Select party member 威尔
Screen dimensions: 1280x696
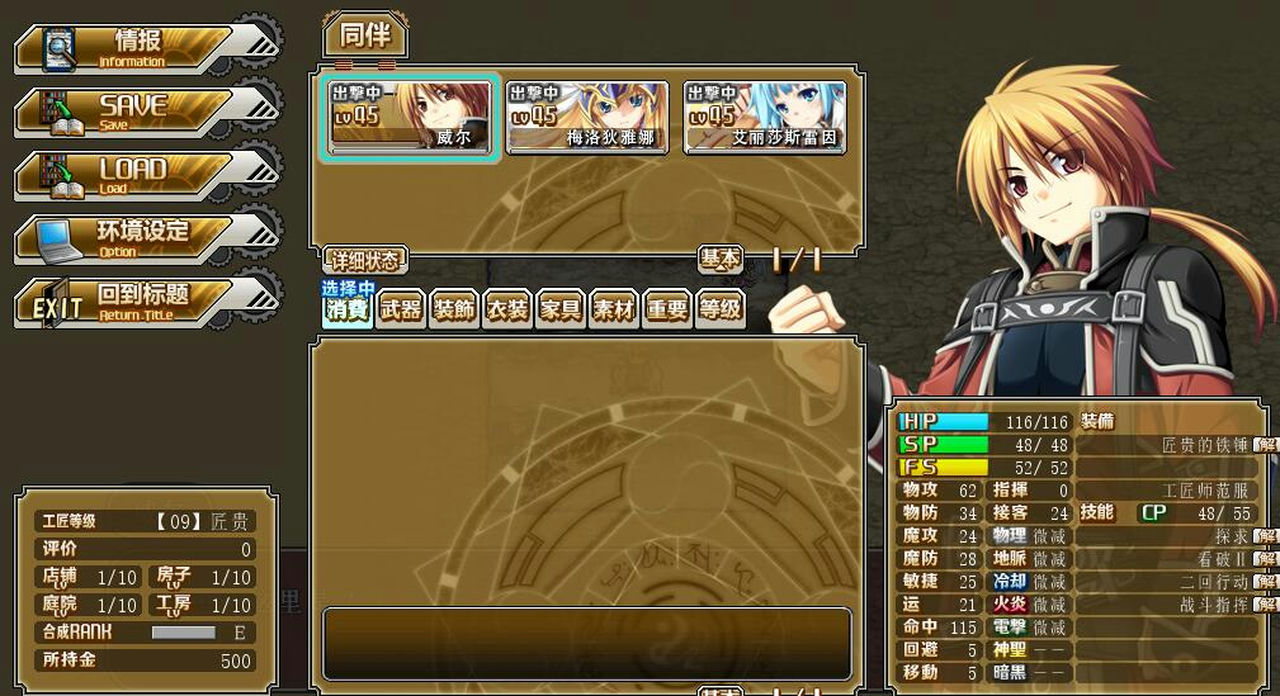(x=410, y=117)
